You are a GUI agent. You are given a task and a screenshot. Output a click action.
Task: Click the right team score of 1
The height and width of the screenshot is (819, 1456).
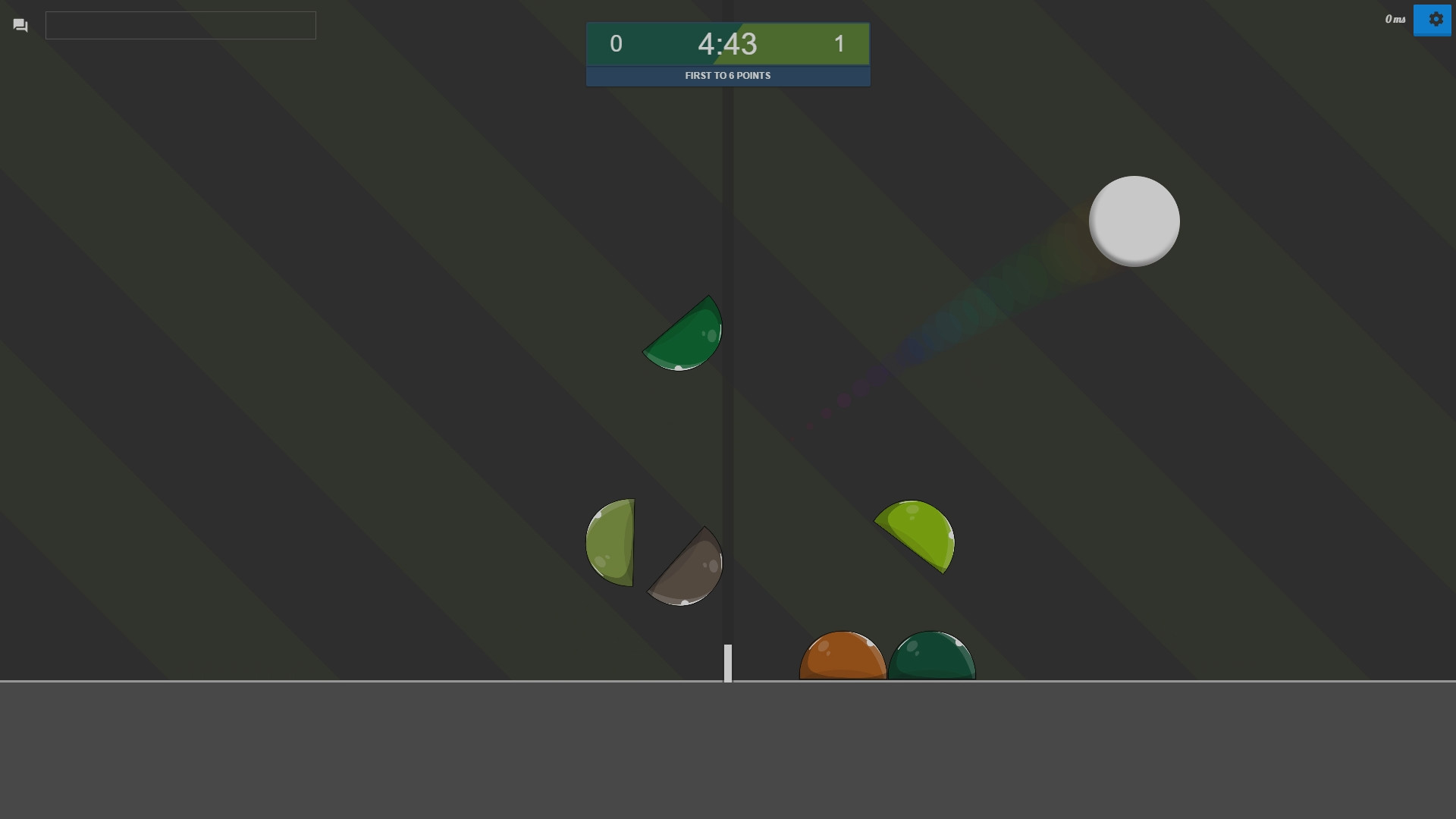839,44
